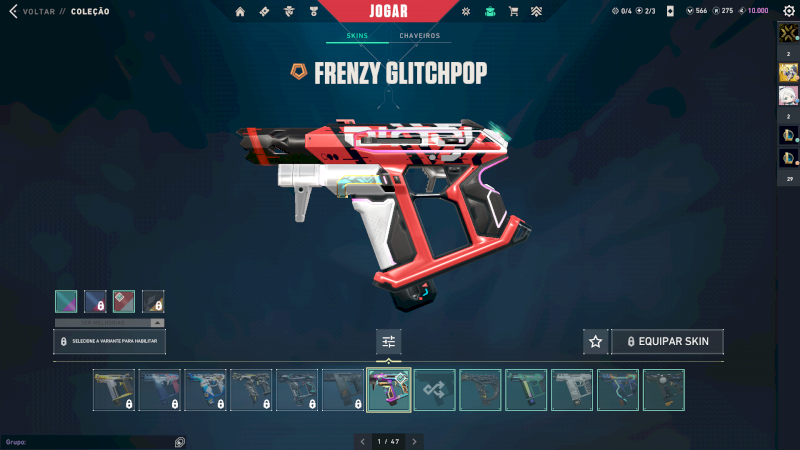The width and height of the screenshot is (800, 450).
Task: Switch to the Chaveiros tab
Action: pos(420,36)
